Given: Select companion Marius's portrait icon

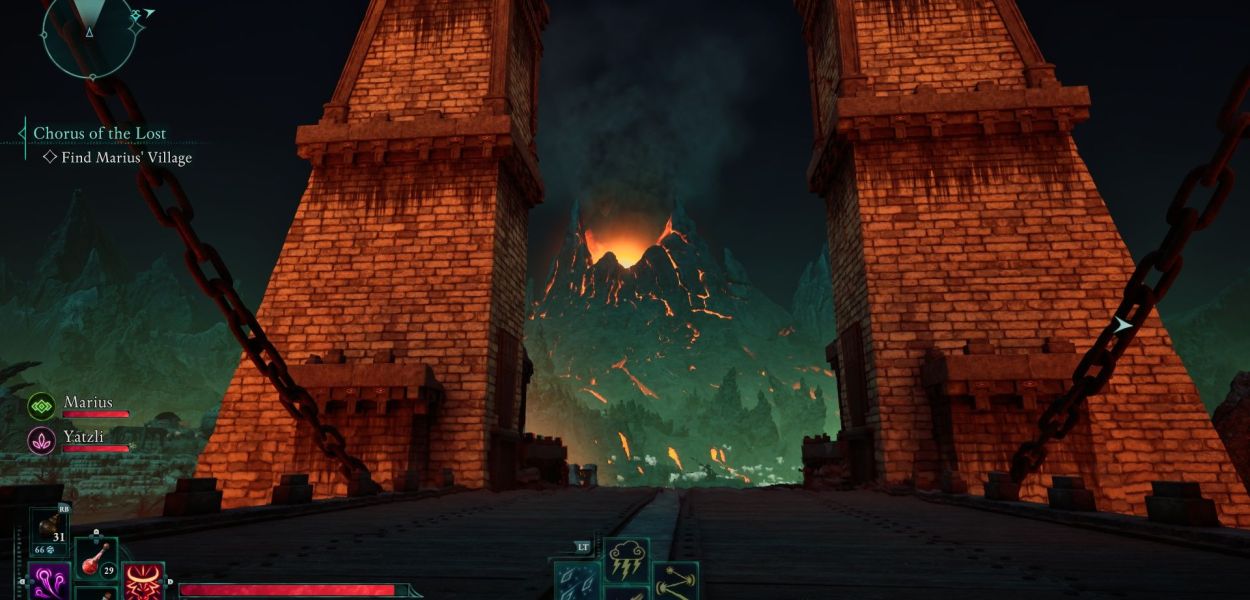Looking at the screenshot, I should [41, 406].
